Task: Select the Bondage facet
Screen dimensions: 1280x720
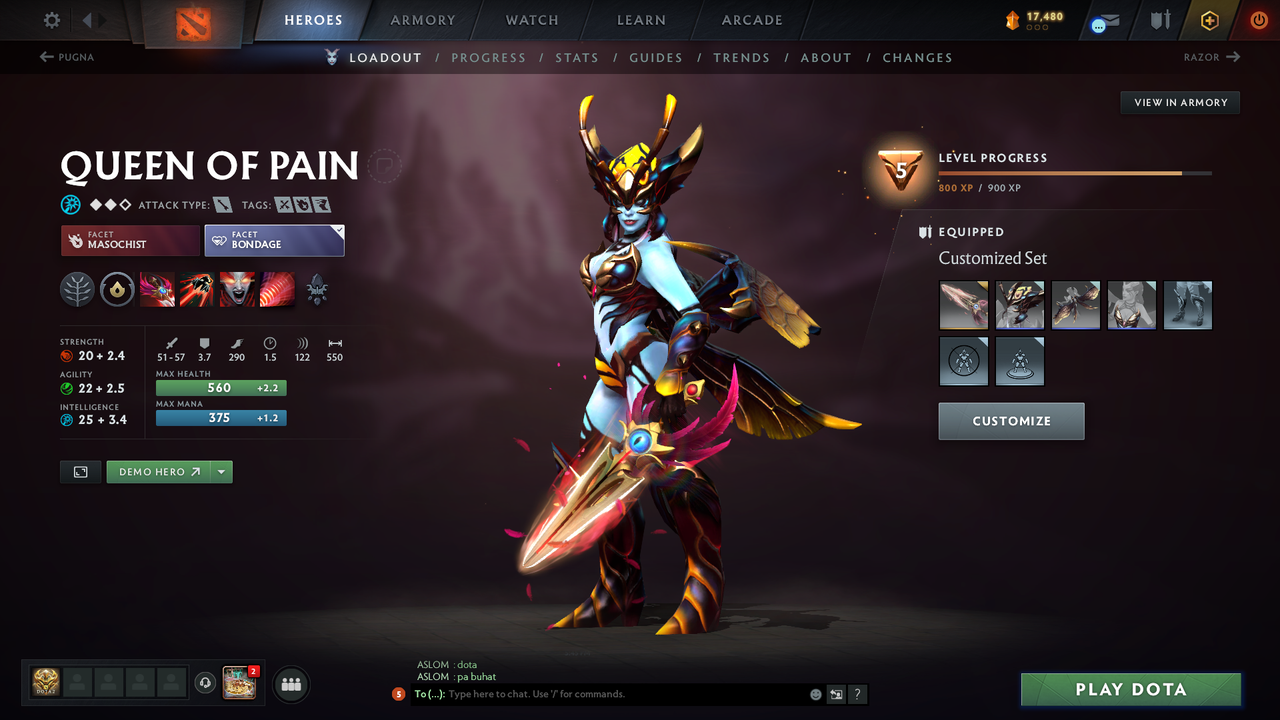Action: (x=274, y=240)
